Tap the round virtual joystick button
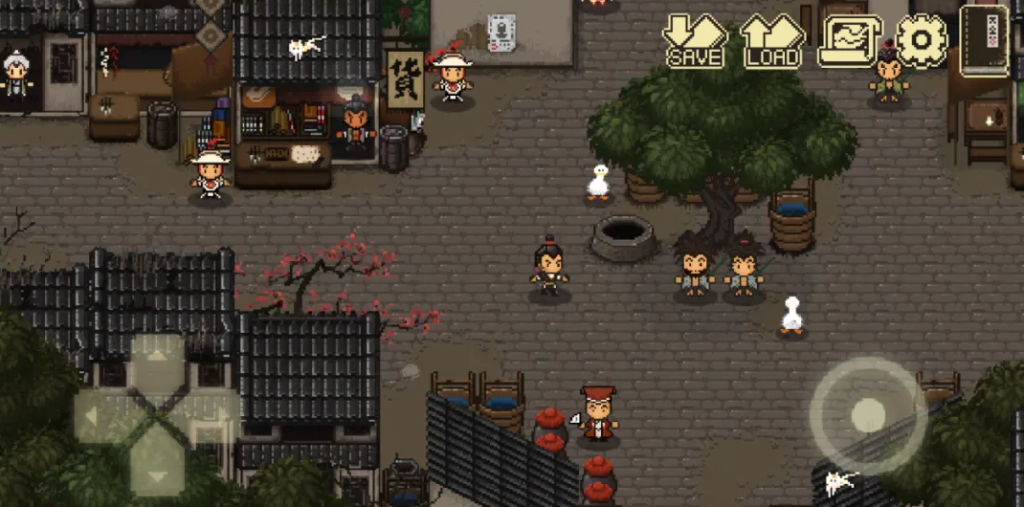This screenshot has width=1024, height=507. (867, 415)
